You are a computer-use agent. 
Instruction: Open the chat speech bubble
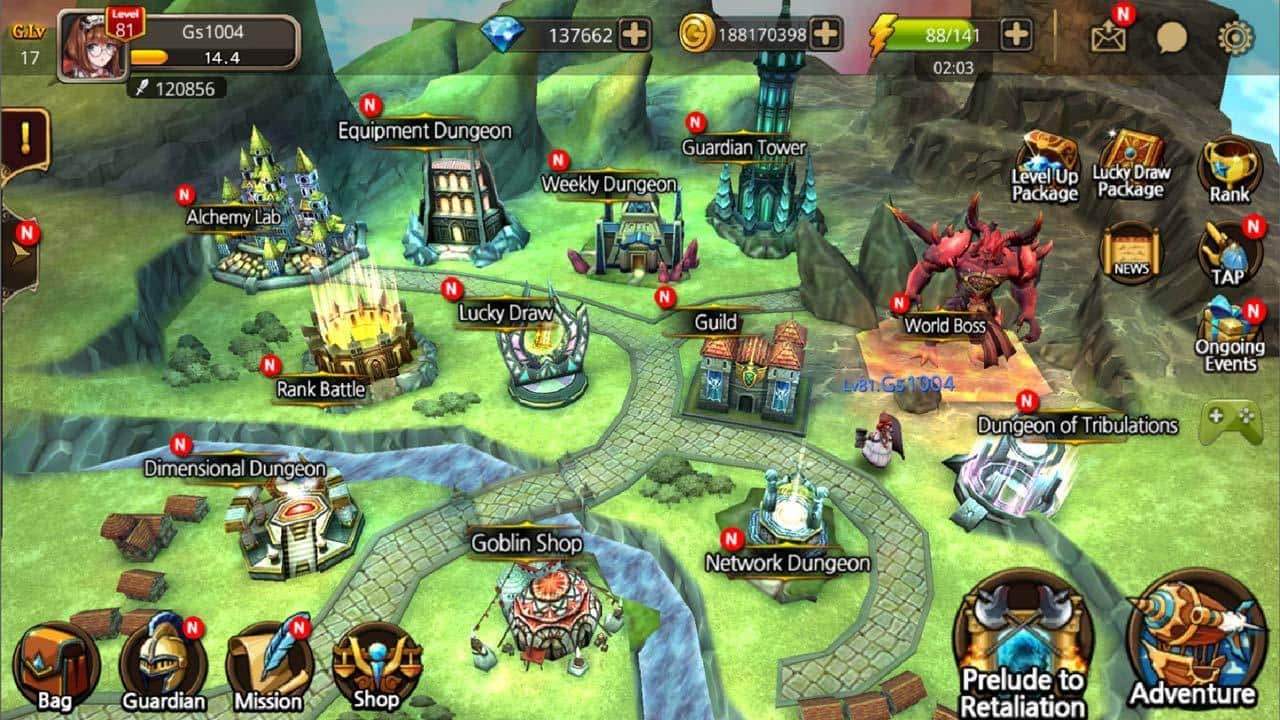[x=1172, y=38]
